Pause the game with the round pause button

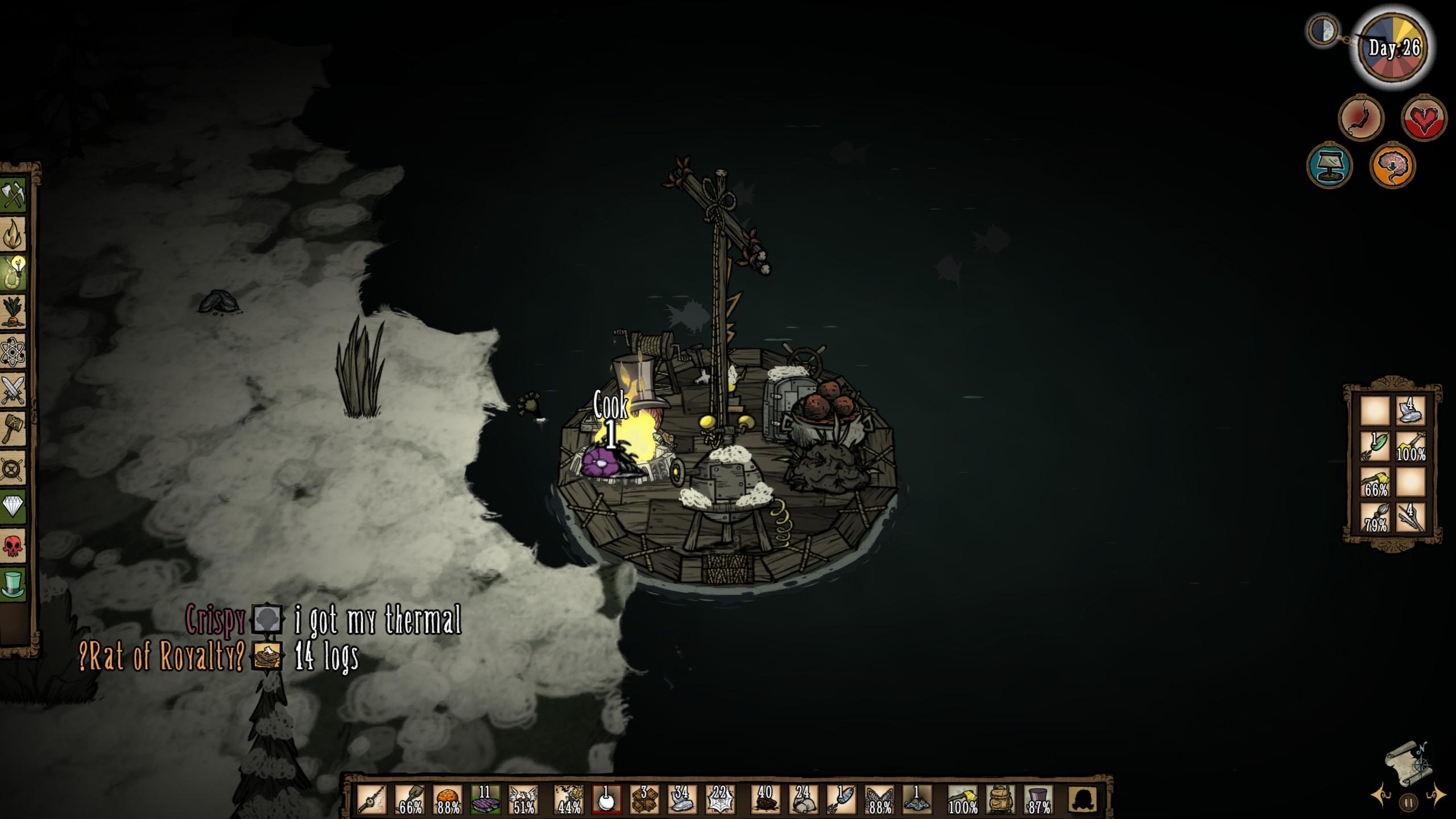pos(1408,803)
